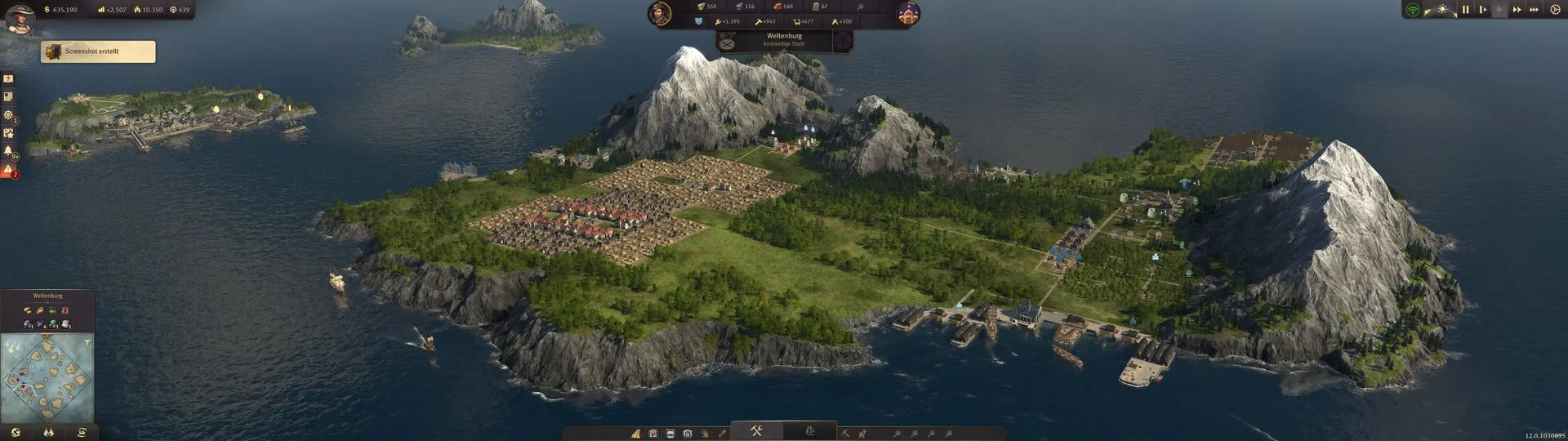The height and width of the screenshot is (441, 1568).
Task: Open the player profile portrait
Action: (20, 16)
